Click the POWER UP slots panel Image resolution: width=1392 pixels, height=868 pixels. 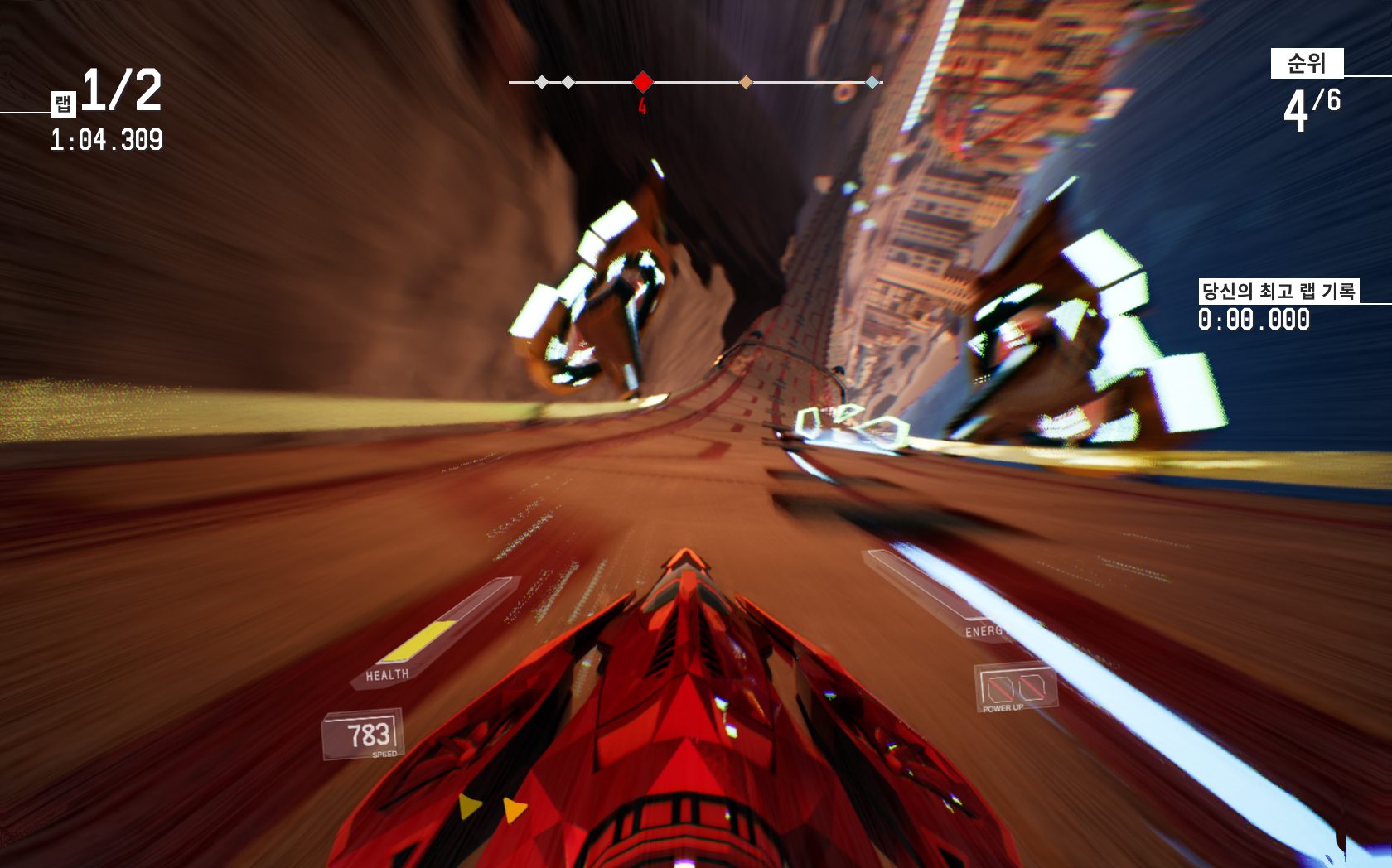pos(1015,688)
